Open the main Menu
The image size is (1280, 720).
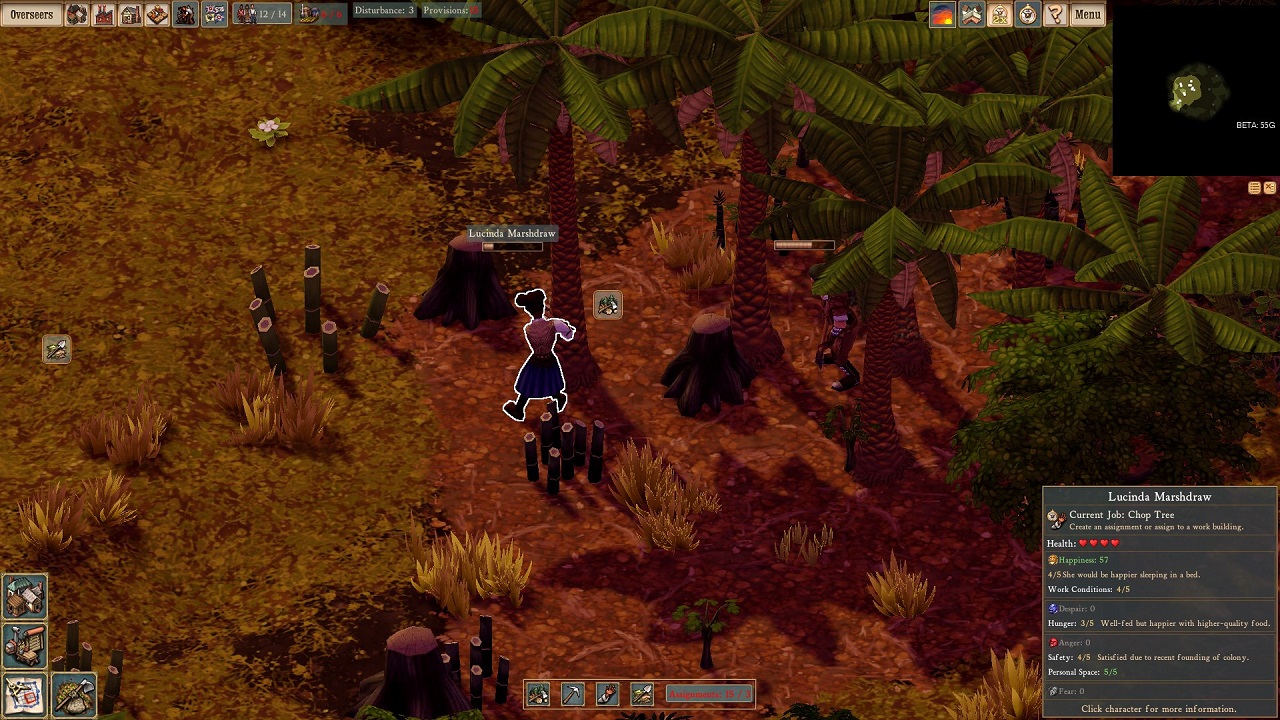coord(1087,14)
